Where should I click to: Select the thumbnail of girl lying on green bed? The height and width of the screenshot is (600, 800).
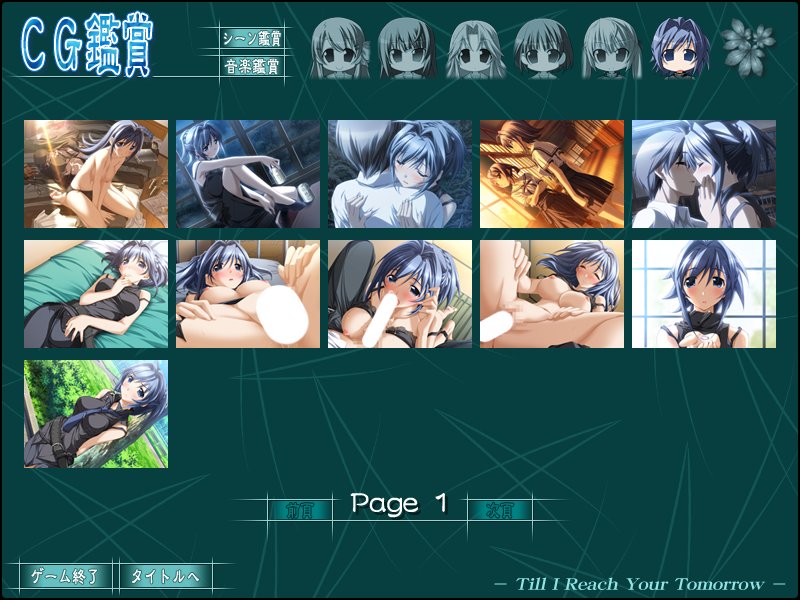tap(96, 294)
